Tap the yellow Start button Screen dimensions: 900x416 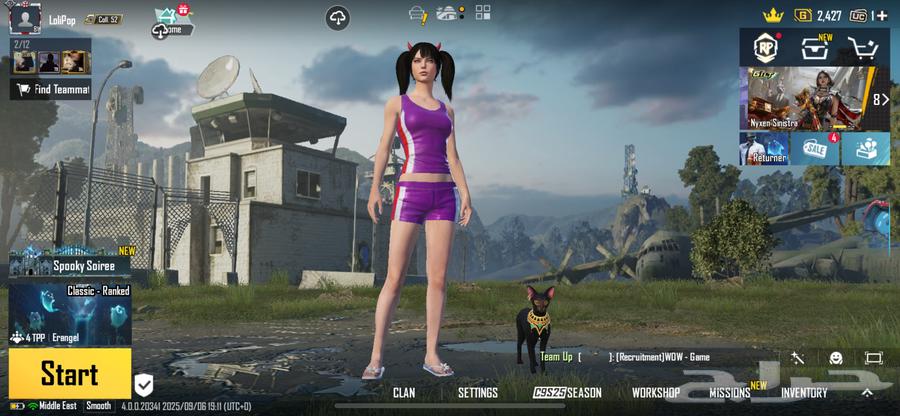click(x=69, y=374)
